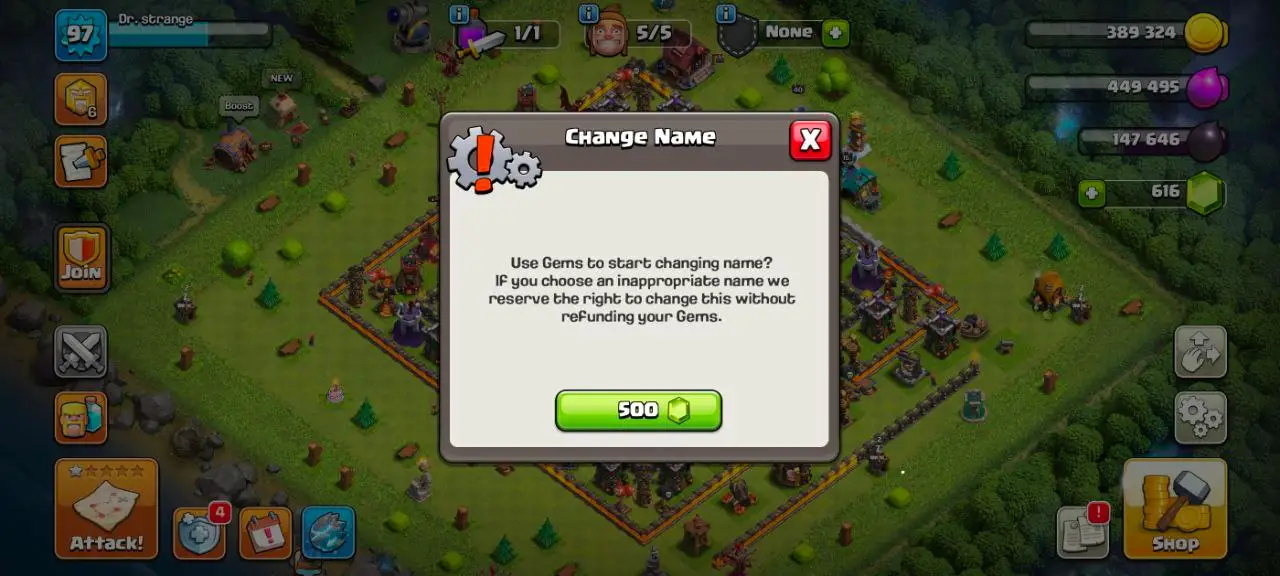
Task: Open the level 97 experience badge
Action: 80,35
